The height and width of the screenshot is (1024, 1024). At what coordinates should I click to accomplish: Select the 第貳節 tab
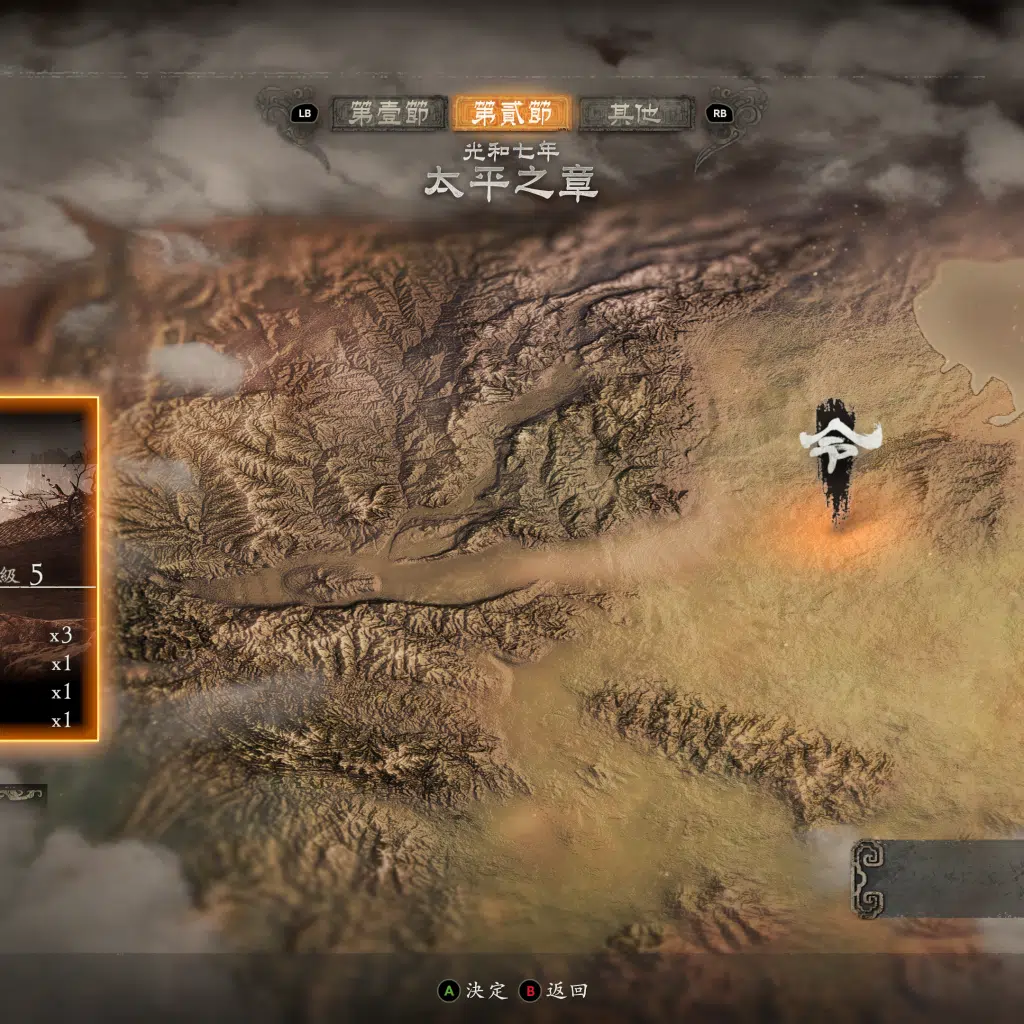point(512,113)
